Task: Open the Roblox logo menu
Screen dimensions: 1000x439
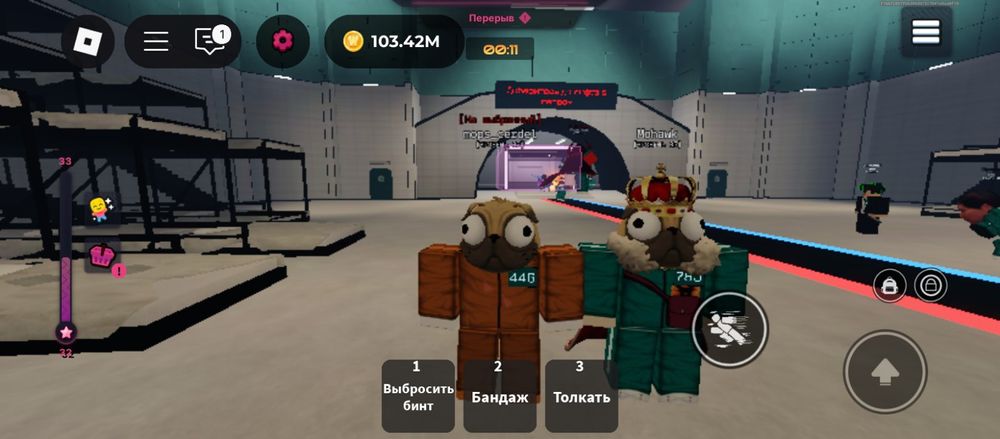Action: point(88,41)
